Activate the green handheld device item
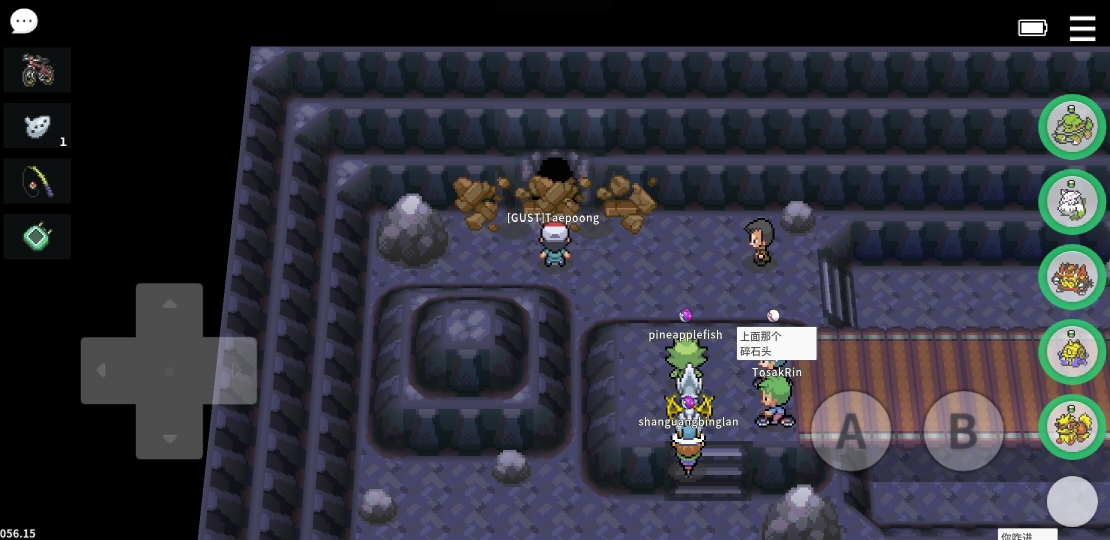The height and width of the screenshot is (540, 1110). tap(37, 237)
